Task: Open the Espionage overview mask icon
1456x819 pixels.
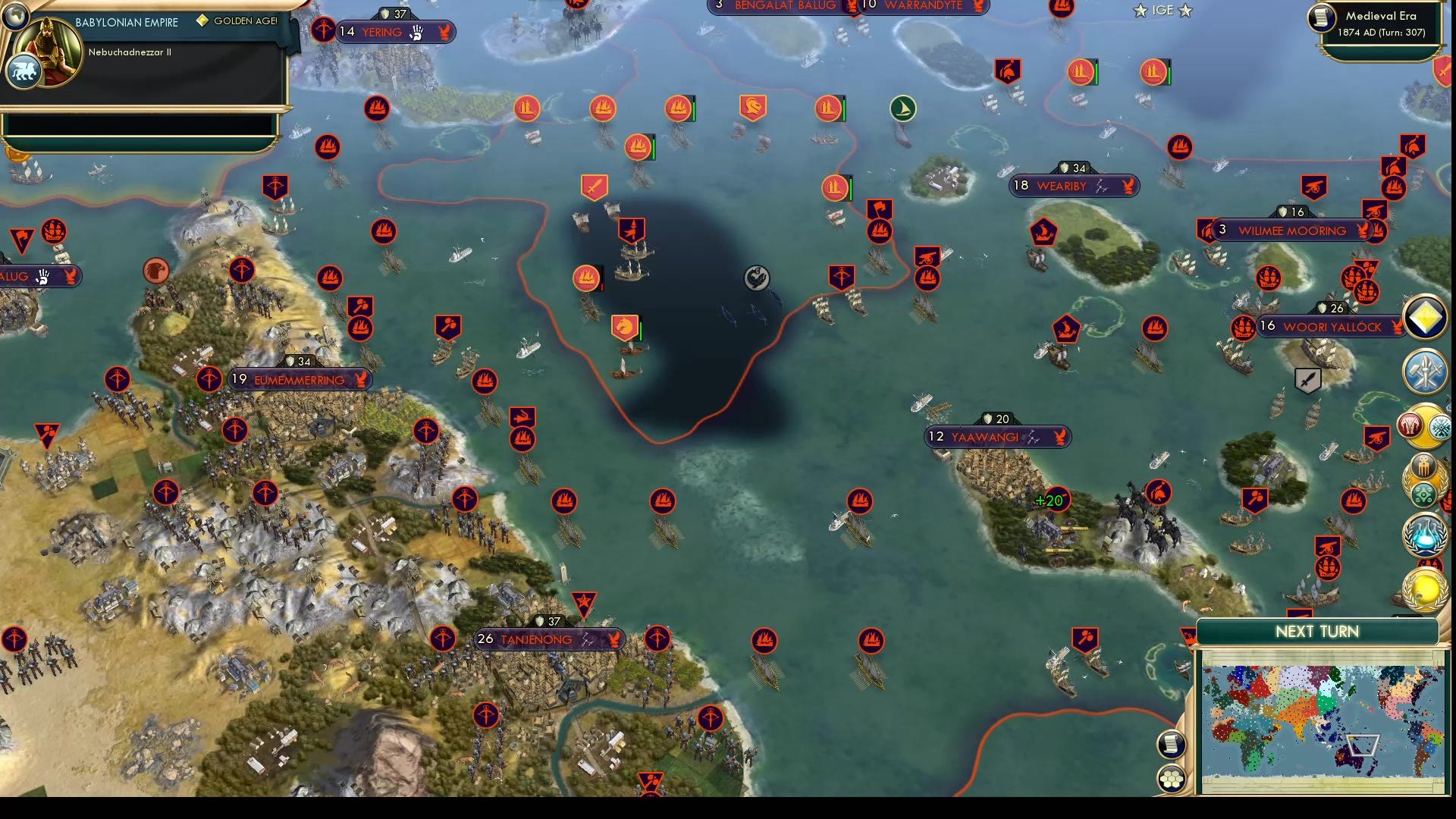Action: click(1423, 466)
